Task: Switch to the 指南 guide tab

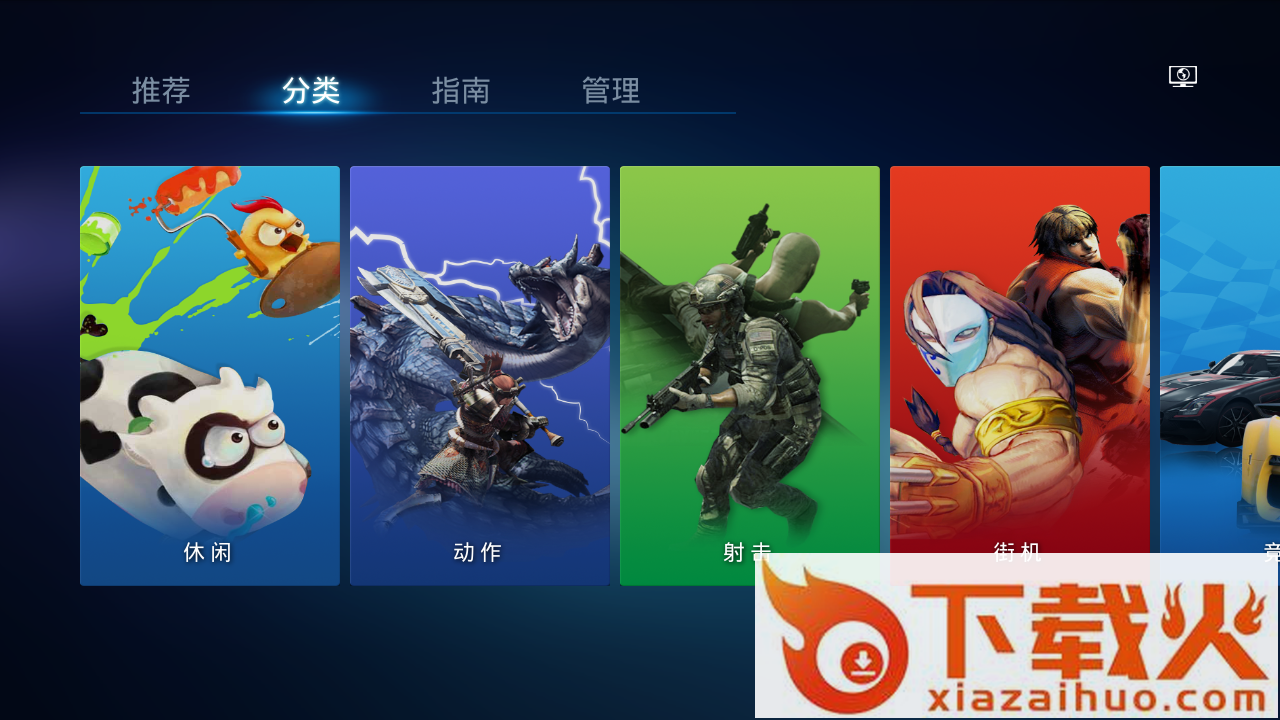Action: tap(460, 91)
